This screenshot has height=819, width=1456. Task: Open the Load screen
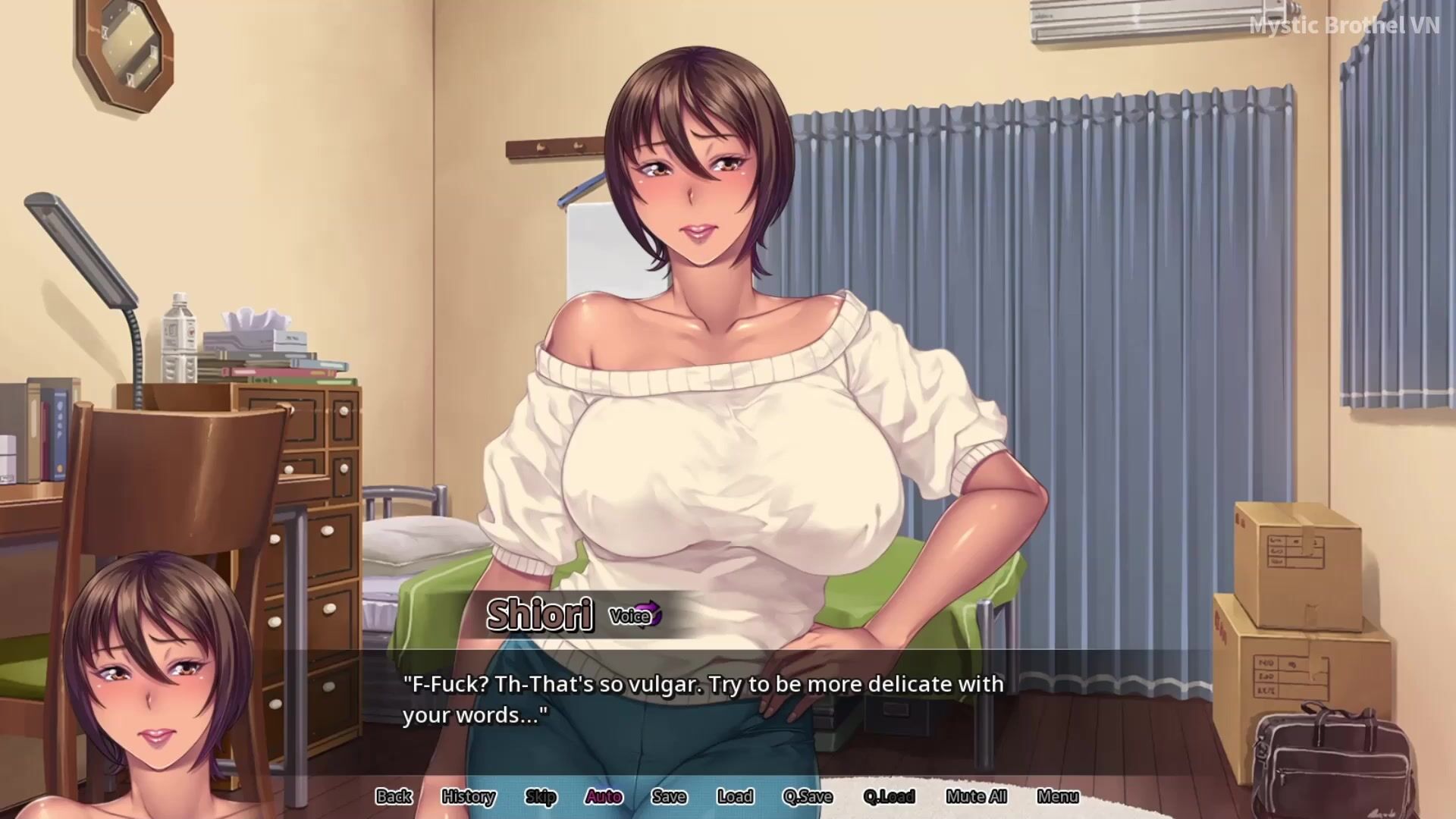coord(735,796)
